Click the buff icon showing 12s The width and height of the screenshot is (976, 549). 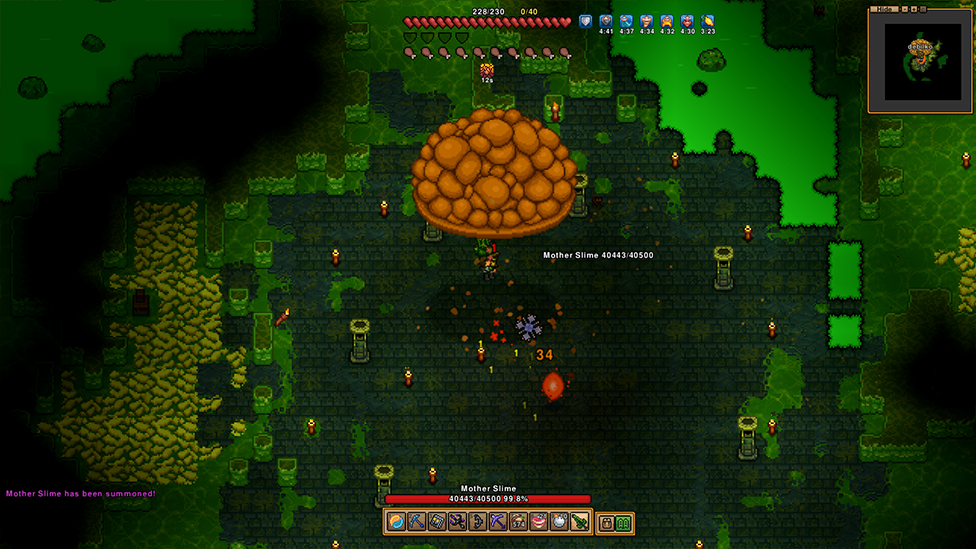(x=487, y=69)
